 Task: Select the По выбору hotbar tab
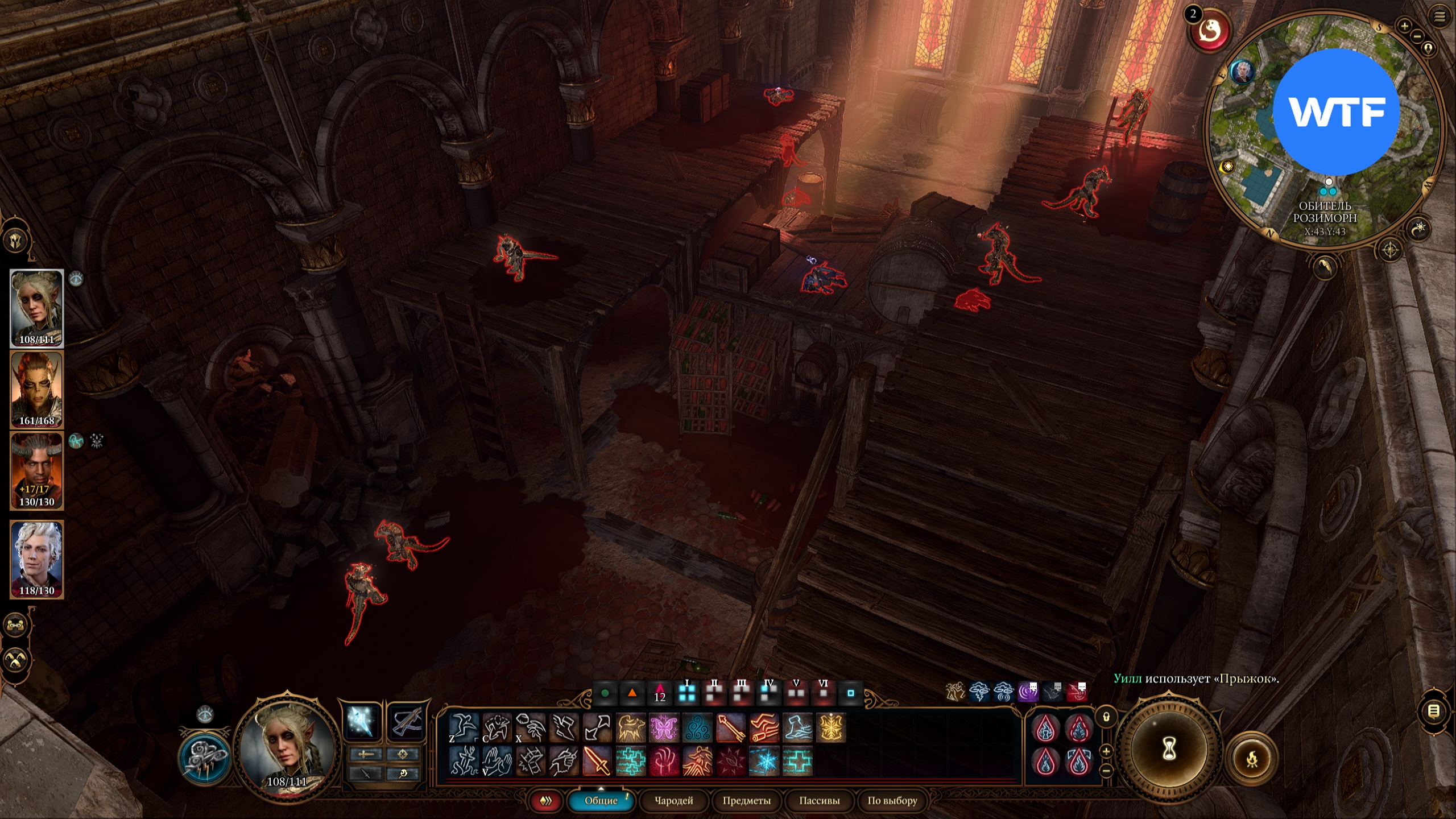pyautogui.click(x=892, y=801)
